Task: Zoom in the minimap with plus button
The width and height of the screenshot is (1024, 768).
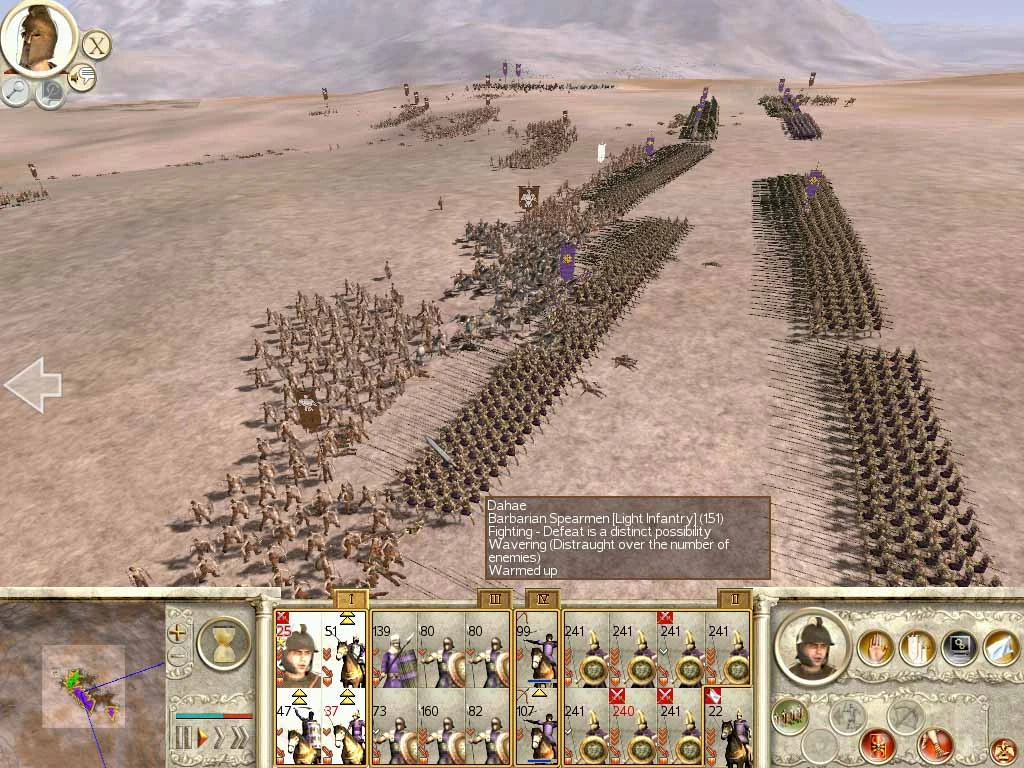Action: tap(177, 632)
